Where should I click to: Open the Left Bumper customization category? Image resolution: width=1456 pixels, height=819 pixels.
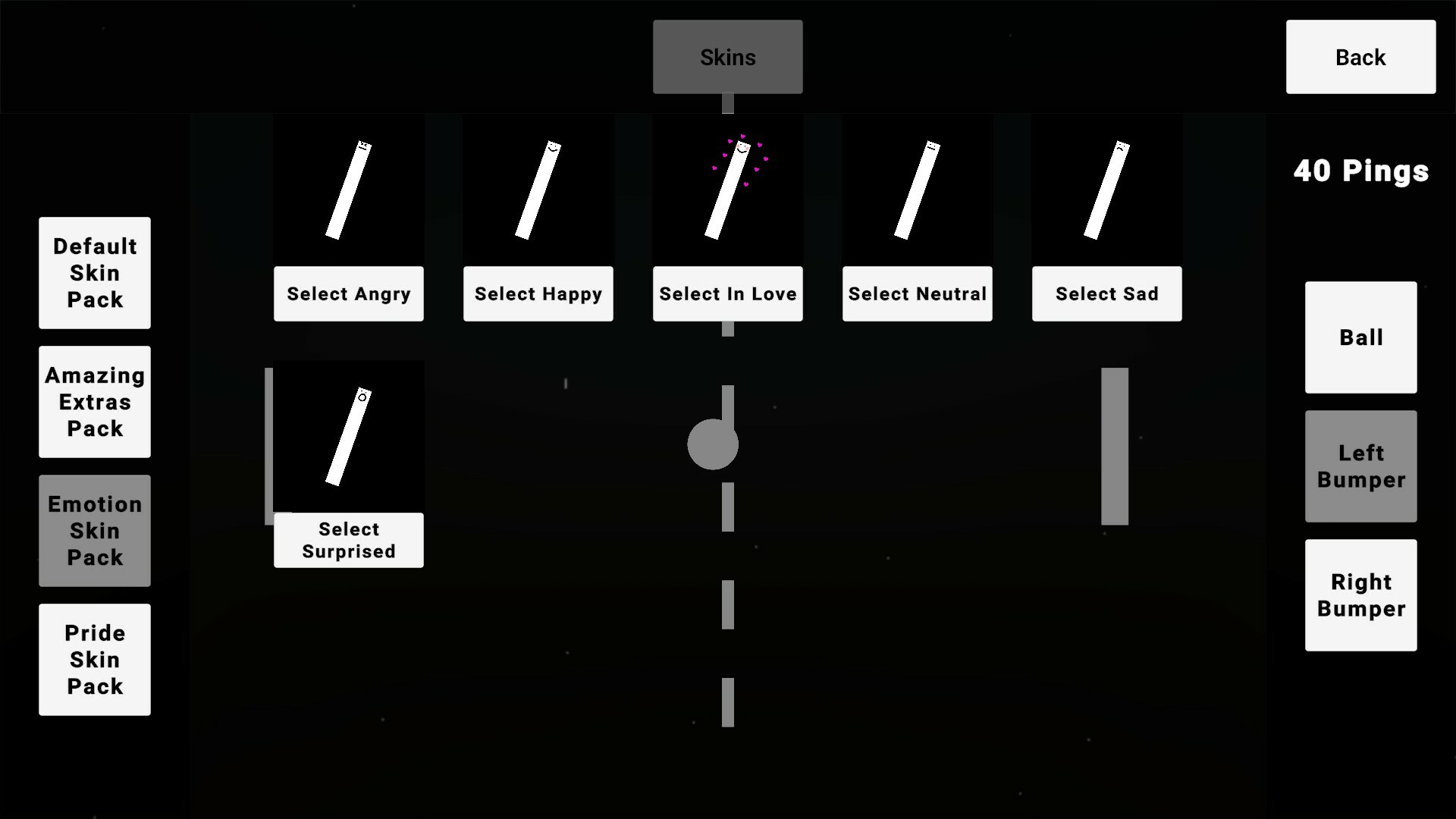[1360, 466]
